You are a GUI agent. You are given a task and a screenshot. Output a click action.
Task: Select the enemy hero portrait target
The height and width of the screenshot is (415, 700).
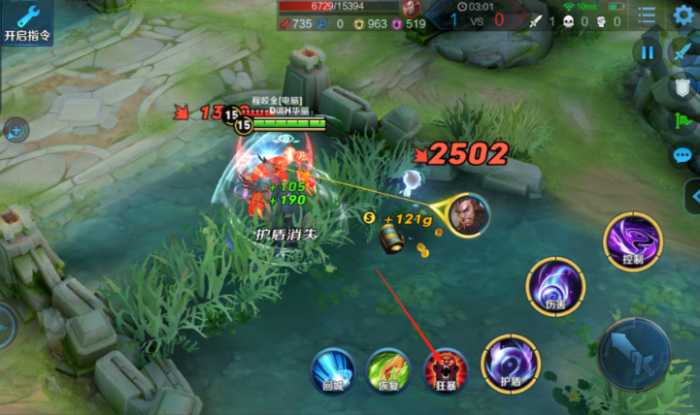click(468, 213)
